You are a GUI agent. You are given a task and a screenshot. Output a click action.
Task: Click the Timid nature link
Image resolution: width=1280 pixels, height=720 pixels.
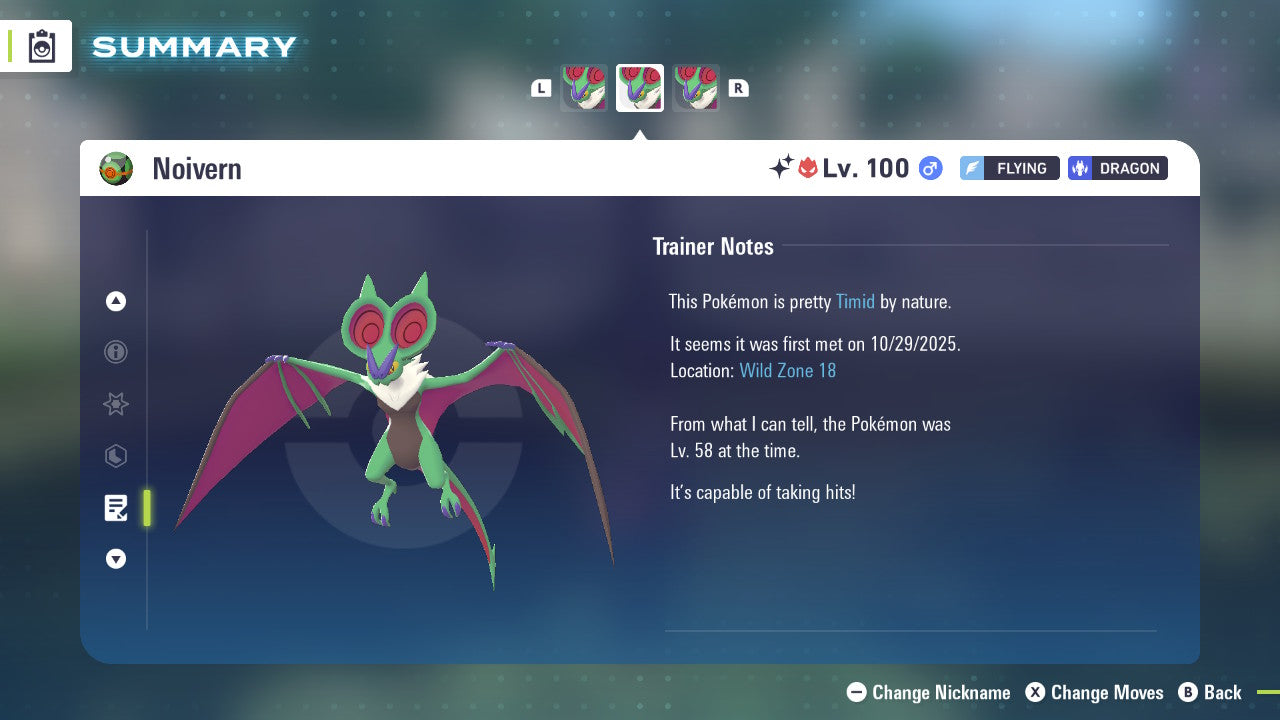pyautogui.click(x=855, y=301)
